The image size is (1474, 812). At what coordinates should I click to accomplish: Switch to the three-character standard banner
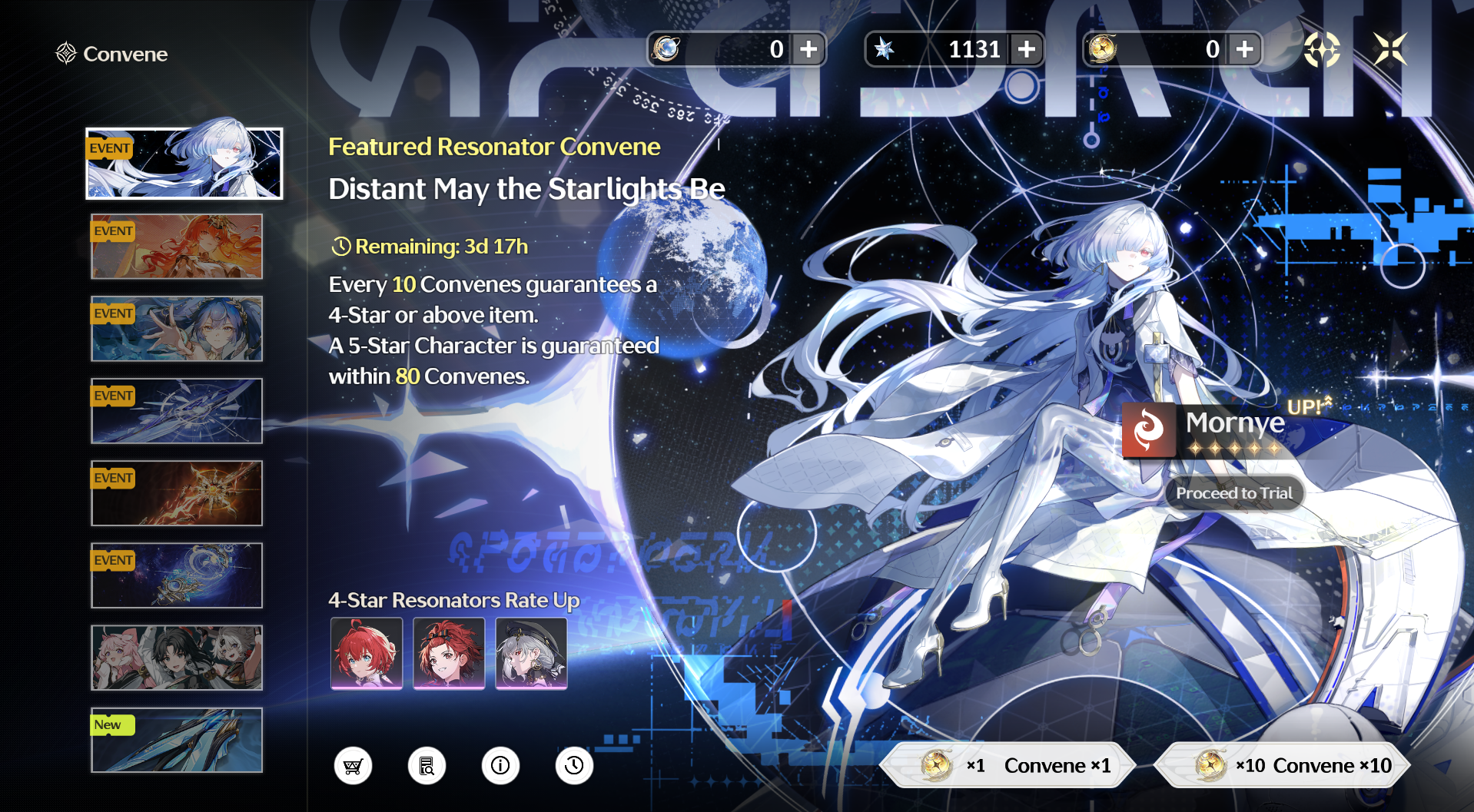click(177, 658)
